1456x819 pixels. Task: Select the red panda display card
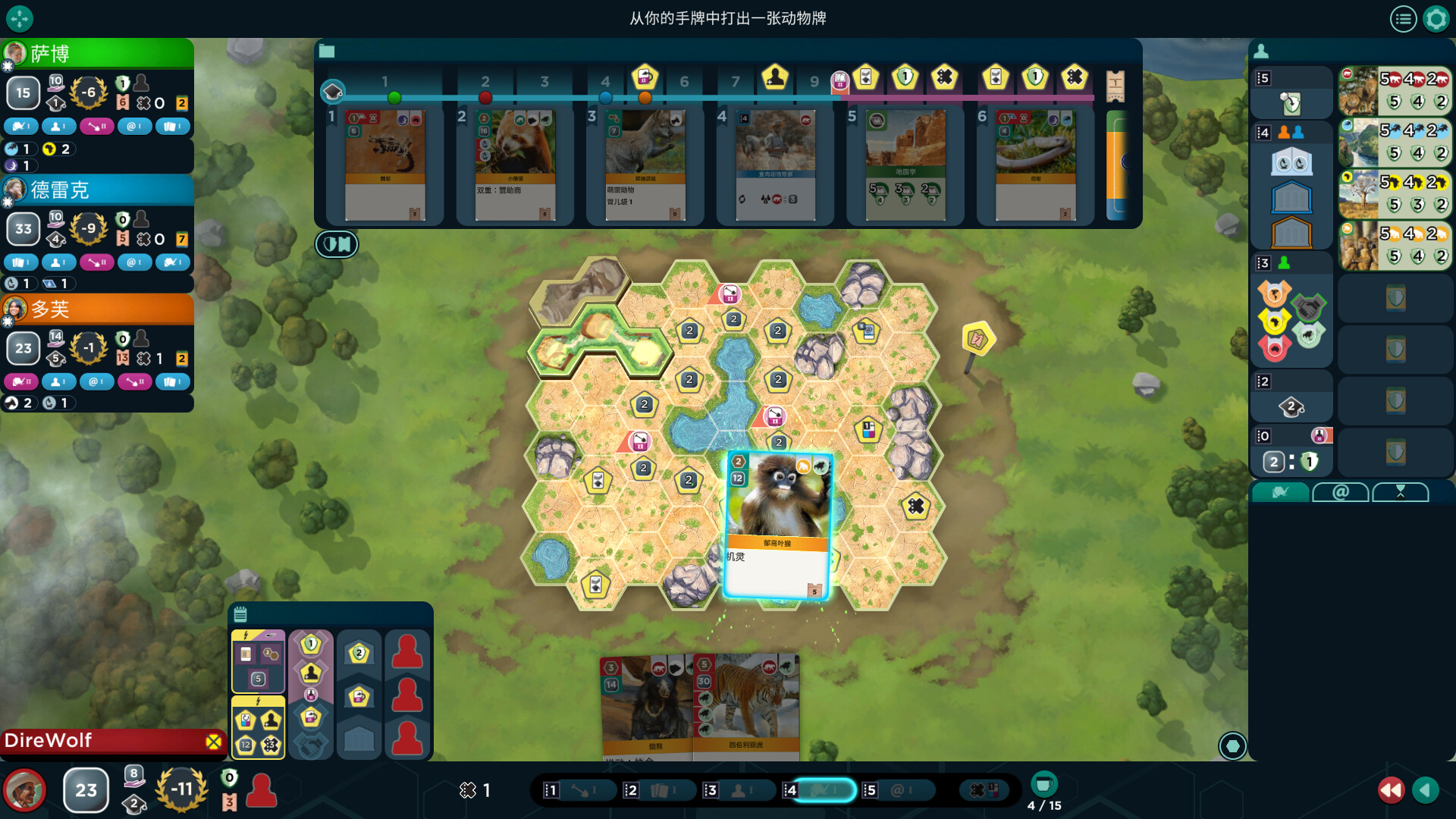tap(515, 165)
